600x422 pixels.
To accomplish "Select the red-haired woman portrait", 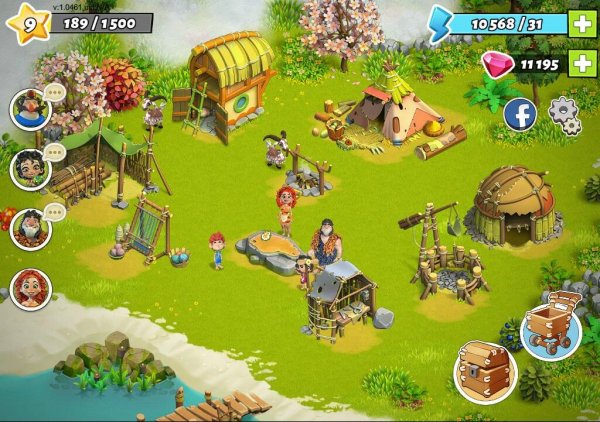I will tap(30, 289).
